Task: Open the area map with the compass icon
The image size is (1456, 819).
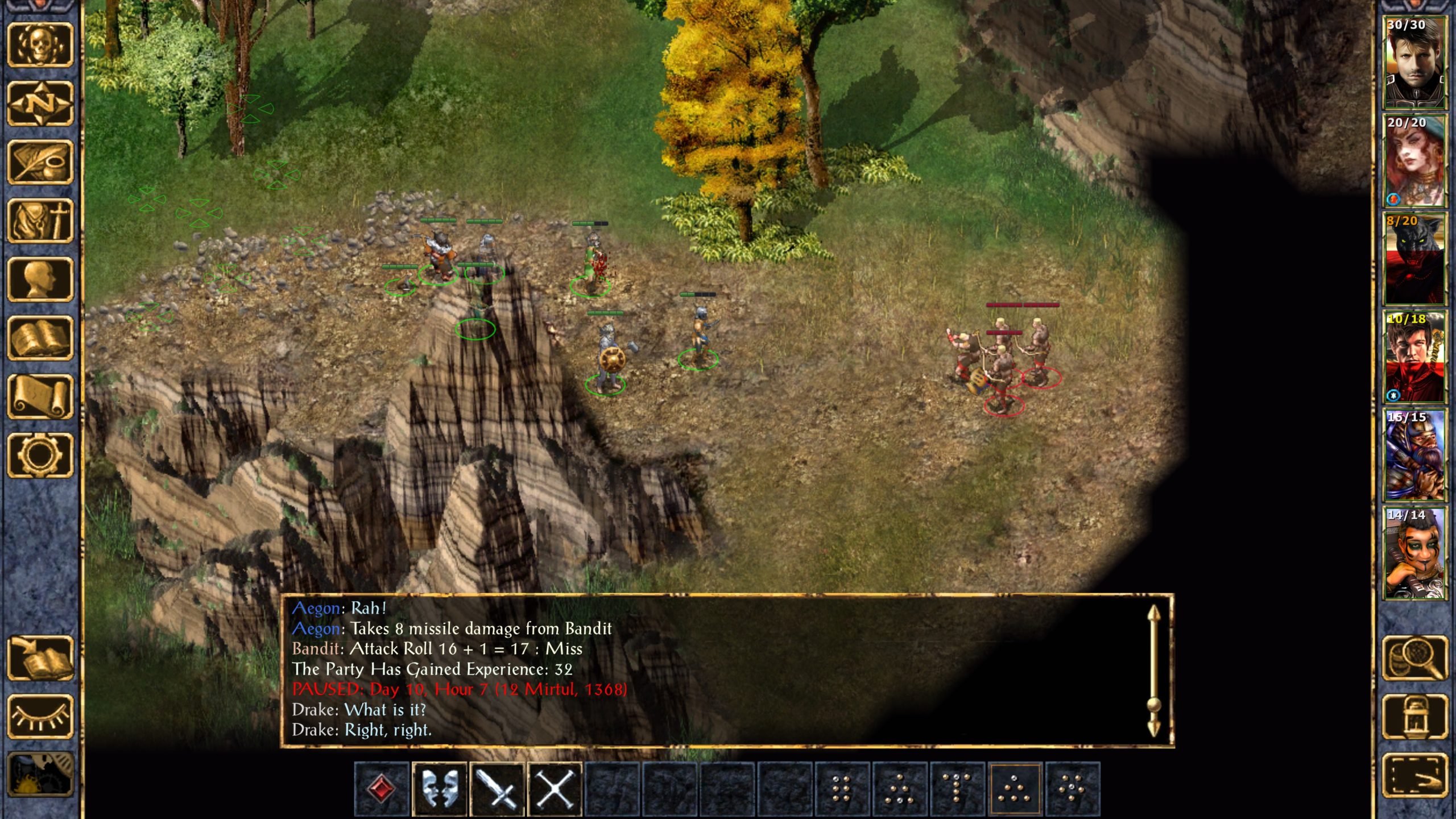Action: [40, 104]
